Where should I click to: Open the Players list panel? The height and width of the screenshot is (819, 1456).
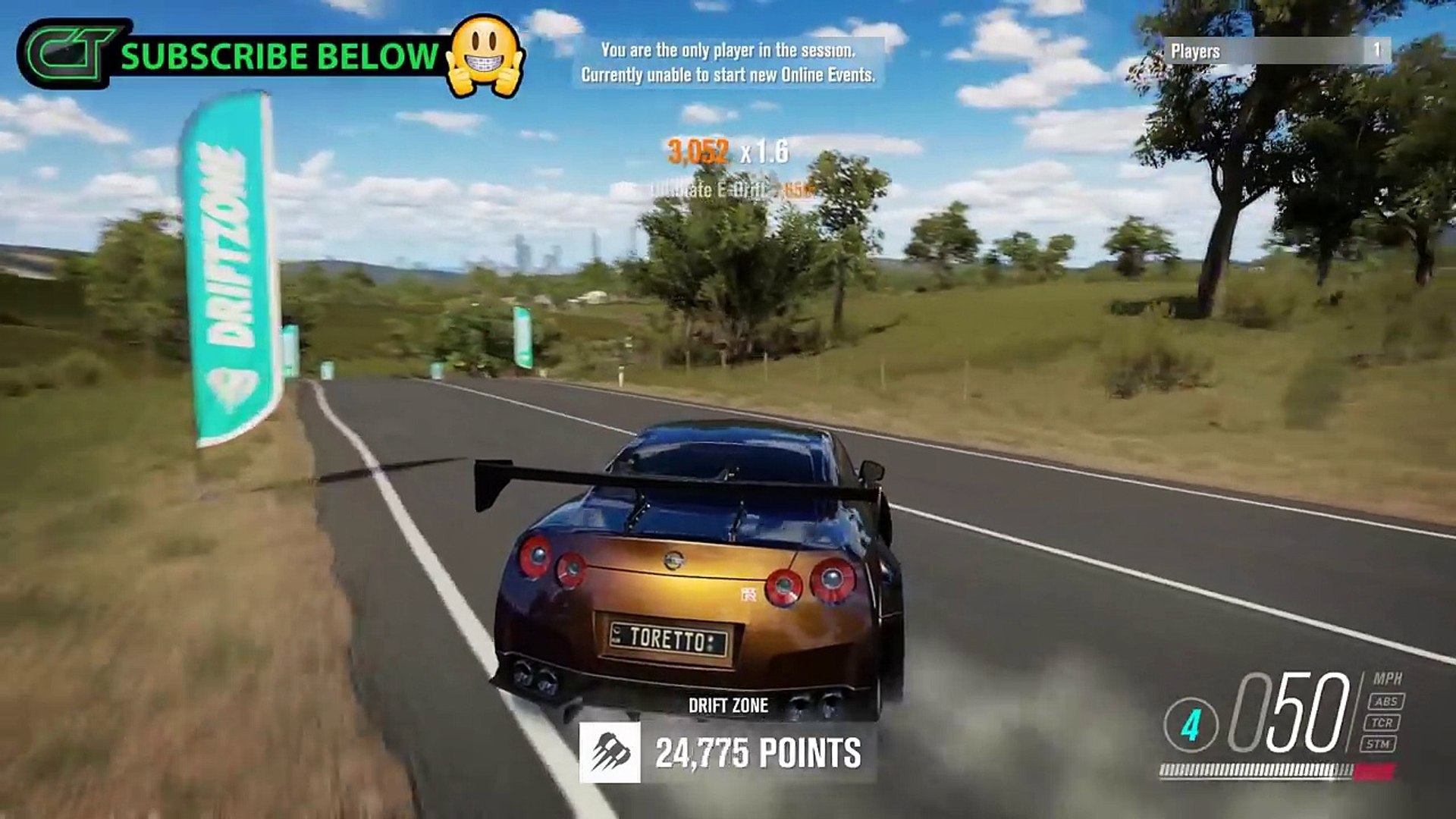click(1277, 51)
